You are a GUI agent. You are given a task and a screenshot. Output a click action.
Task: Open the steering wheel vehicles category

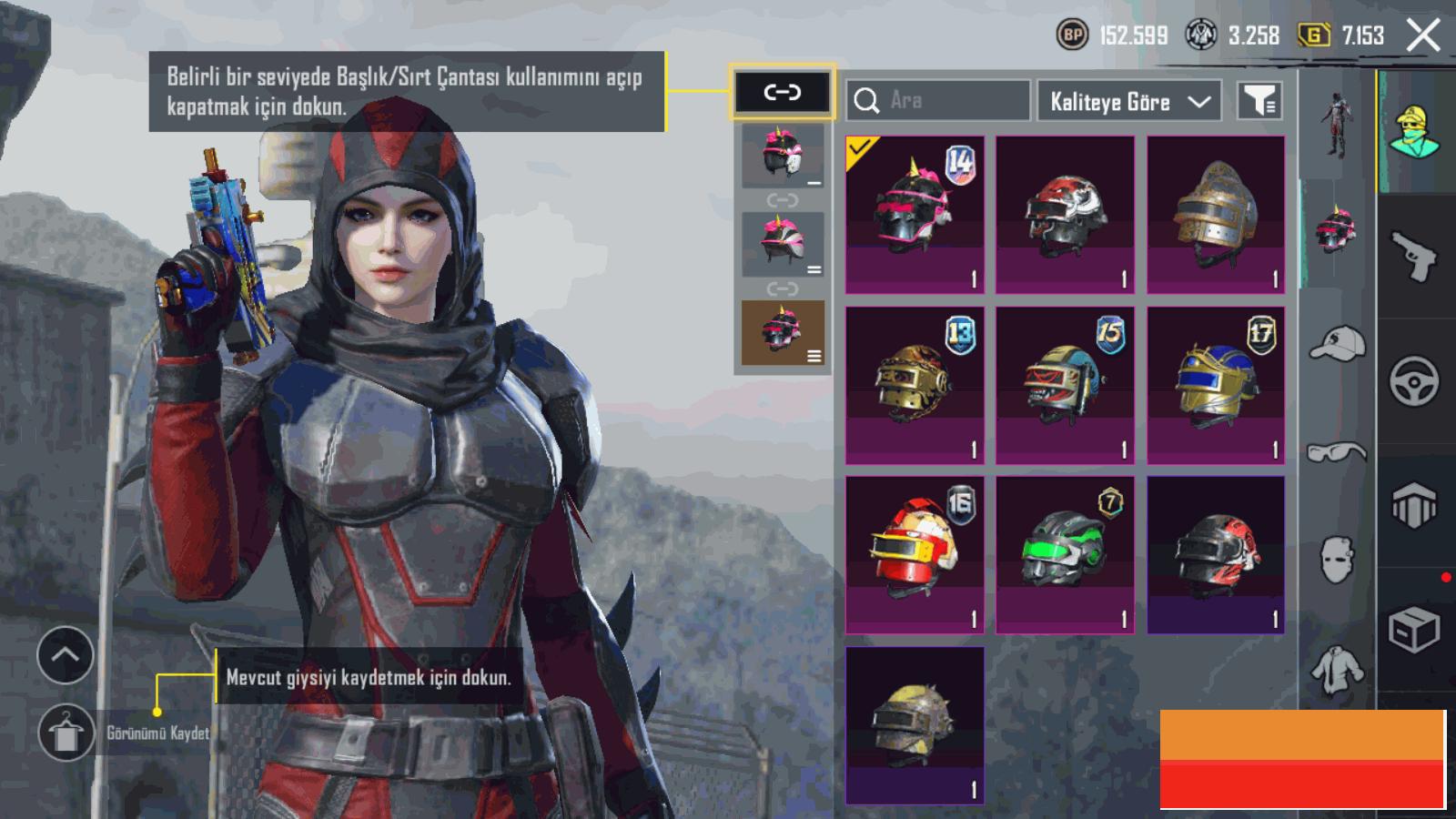1414,380
